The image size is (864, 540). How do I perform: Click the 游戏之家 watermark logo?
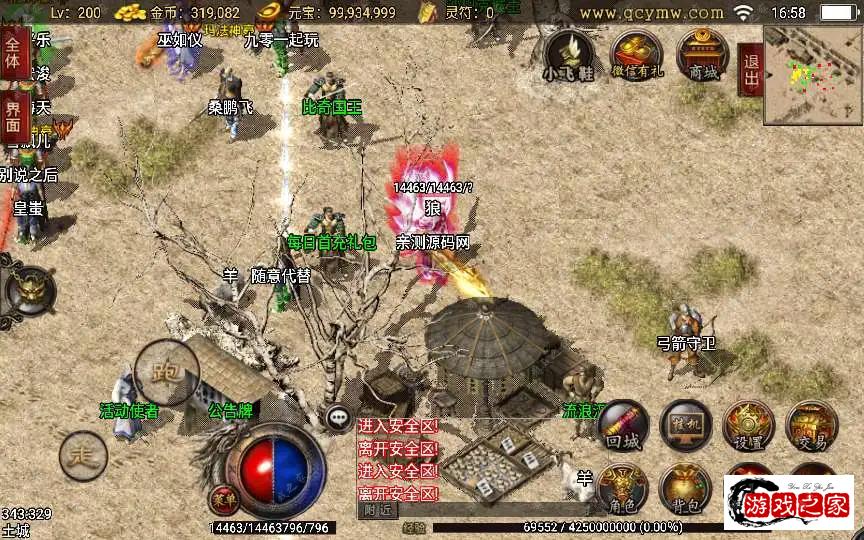pos(788,502)
